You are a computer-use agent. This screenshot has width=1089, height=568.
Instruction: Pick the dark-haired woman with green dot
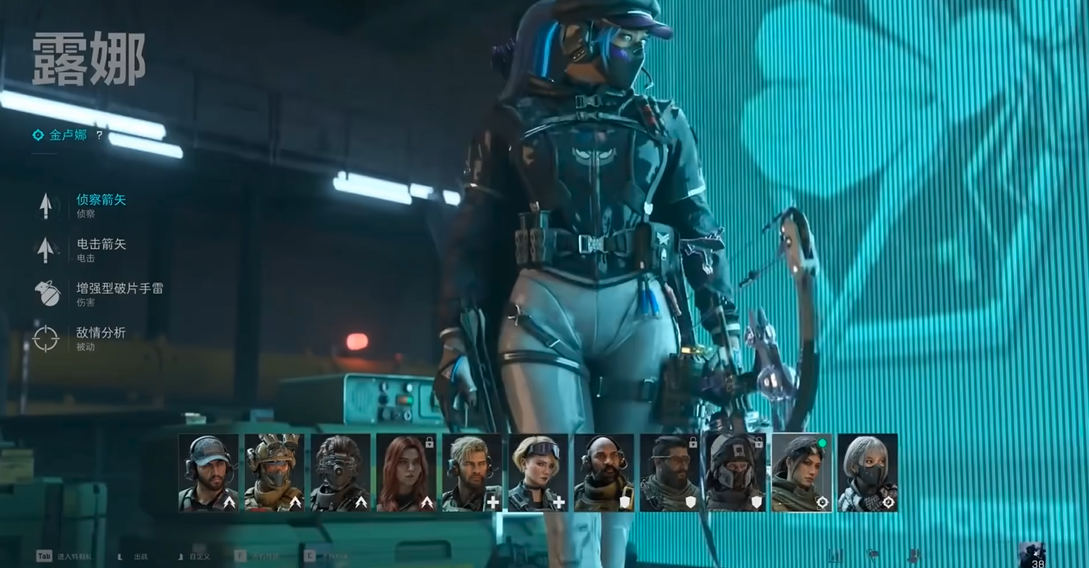click(801, 473)
